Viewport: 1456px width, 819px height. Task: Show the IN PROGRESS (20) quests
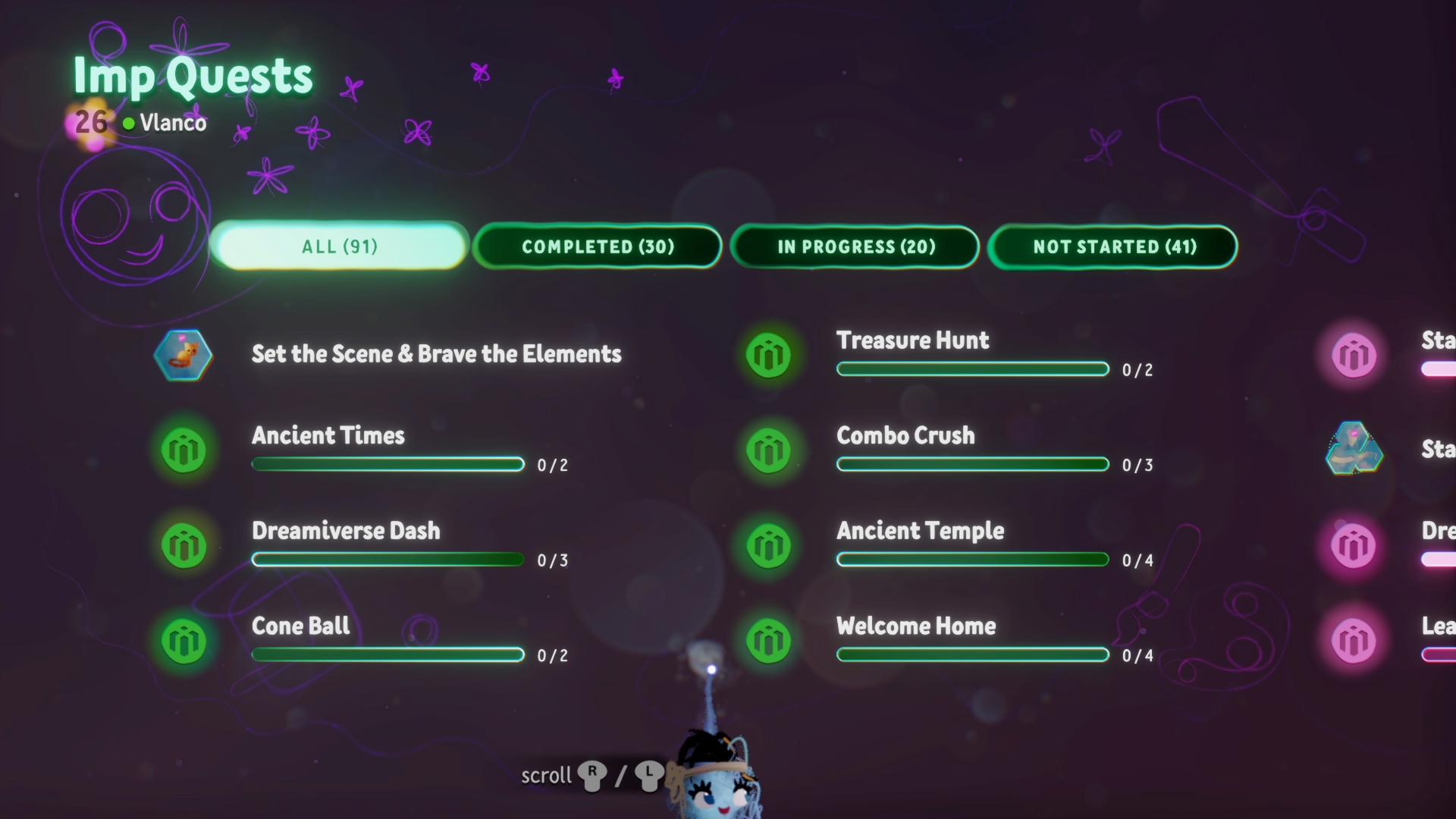tap(855, 246)
